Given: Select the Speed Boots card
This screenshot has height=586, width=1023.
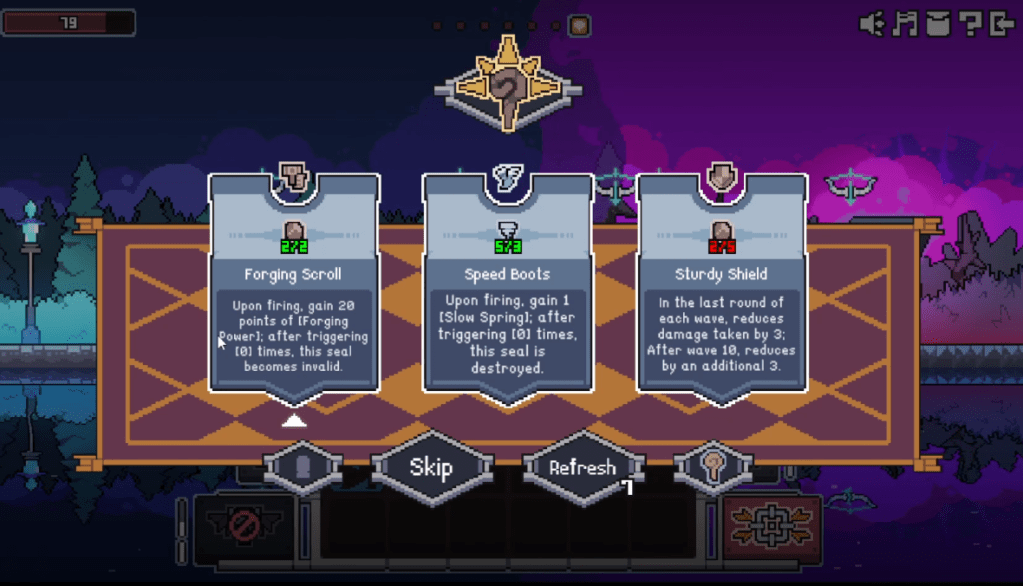Looking at the screenshot, I should (x=508, y=285).
